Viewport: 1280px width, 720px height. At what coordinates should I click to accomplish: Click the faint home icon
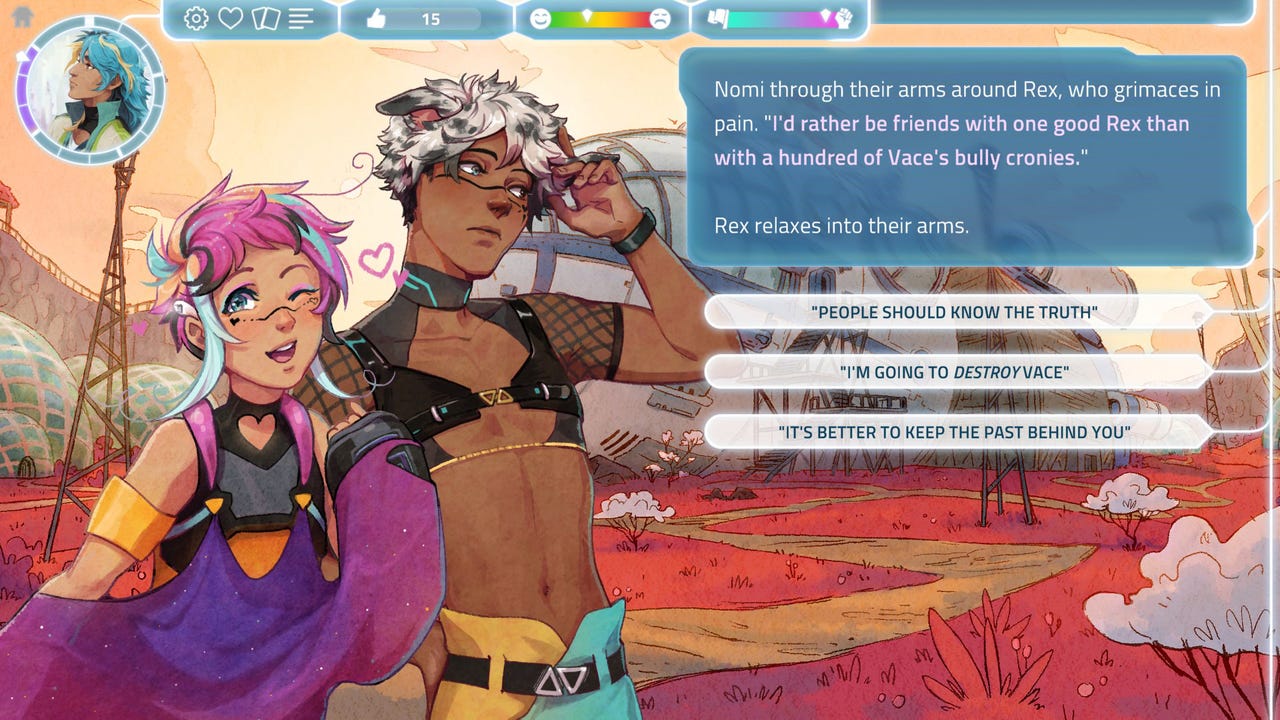pos(22,17)
